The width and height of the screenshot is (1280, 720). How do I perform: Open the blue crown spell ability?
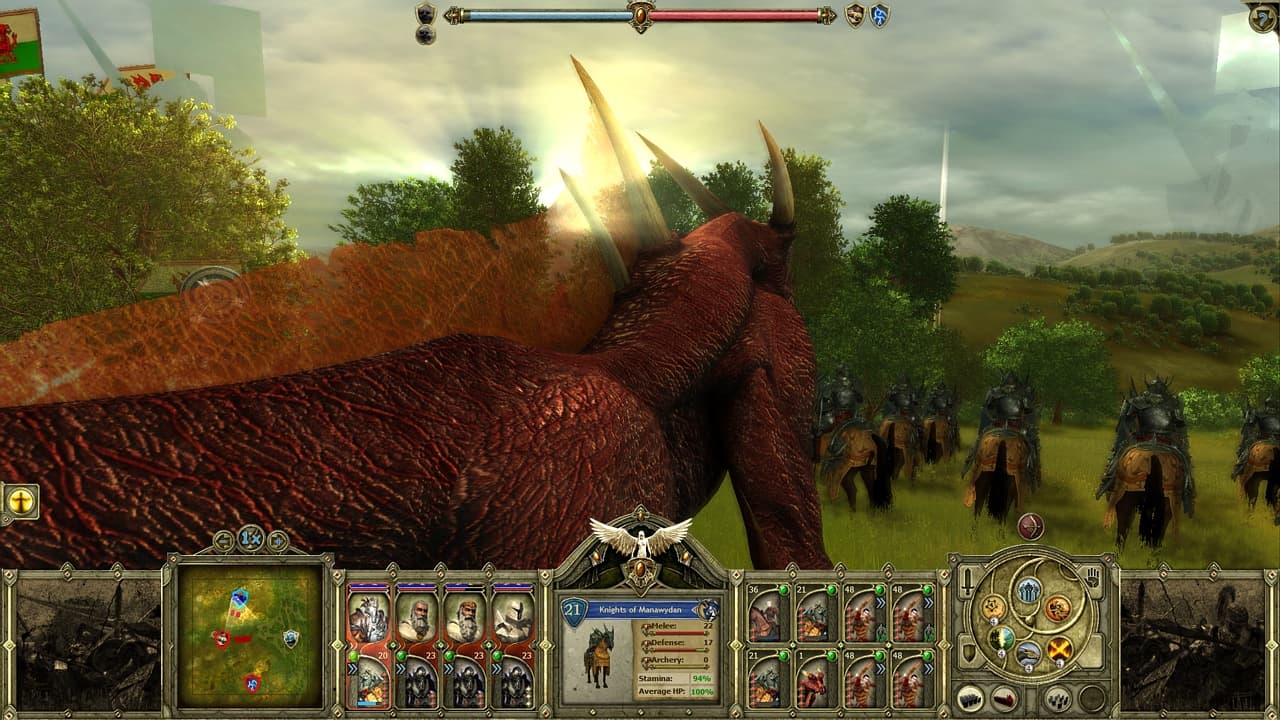1027,591
